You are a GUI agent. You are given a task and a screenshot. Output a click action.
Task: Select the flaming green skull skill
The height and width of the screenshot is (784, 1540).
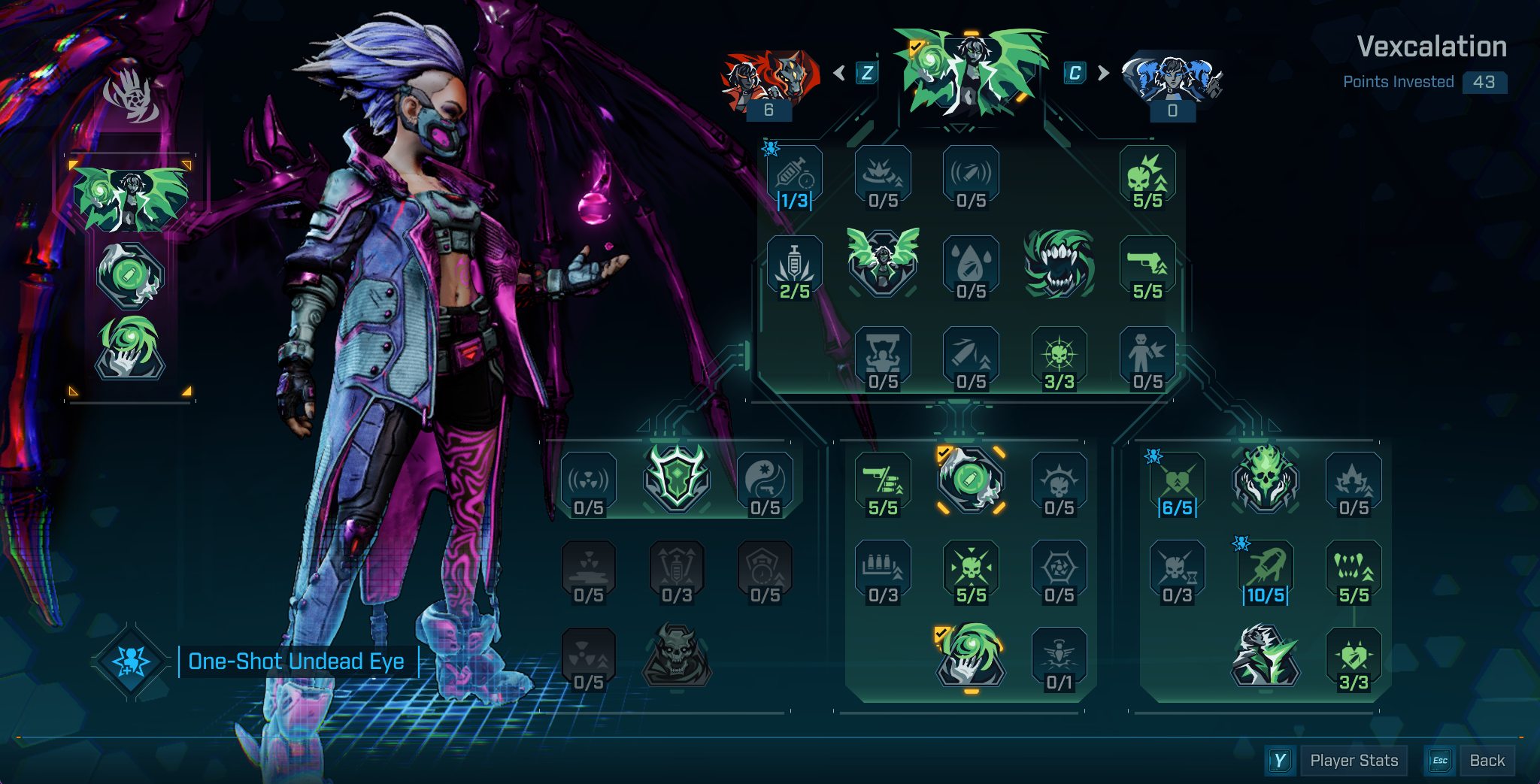click(1266, 478)
